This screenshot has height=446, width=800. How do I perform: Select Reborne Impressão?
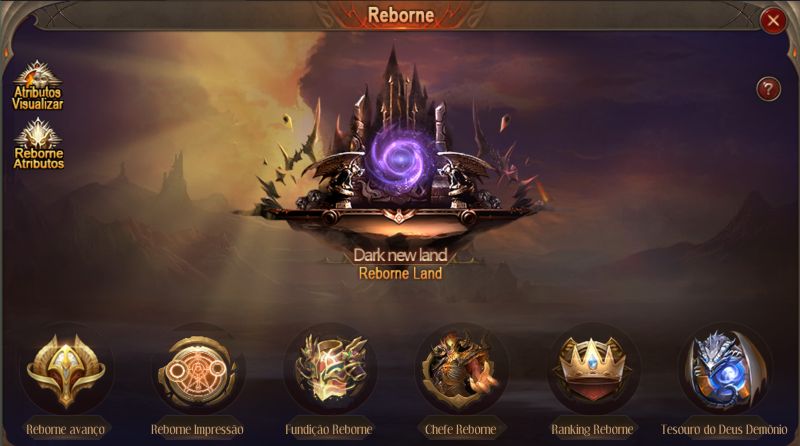click(x=197, y=372)
